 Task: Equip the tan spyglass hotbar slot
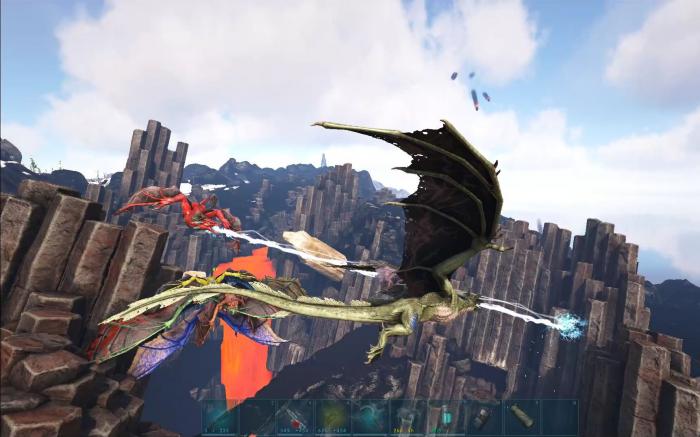521,416
